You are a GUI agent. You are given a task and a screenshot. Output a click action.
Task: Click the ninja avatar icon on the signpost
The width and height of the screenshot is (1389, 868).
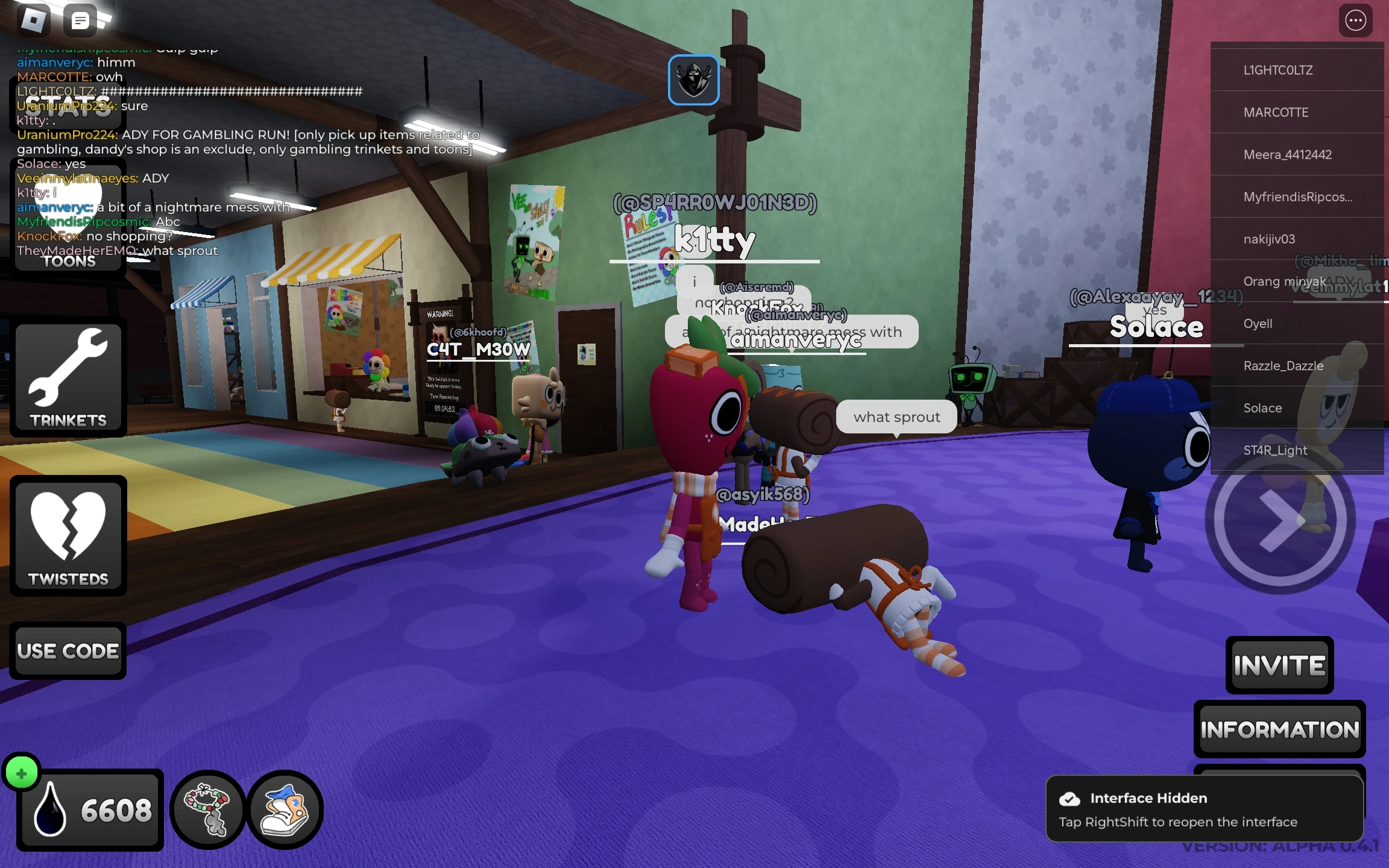pyautogui.click(x=693, y=79)
